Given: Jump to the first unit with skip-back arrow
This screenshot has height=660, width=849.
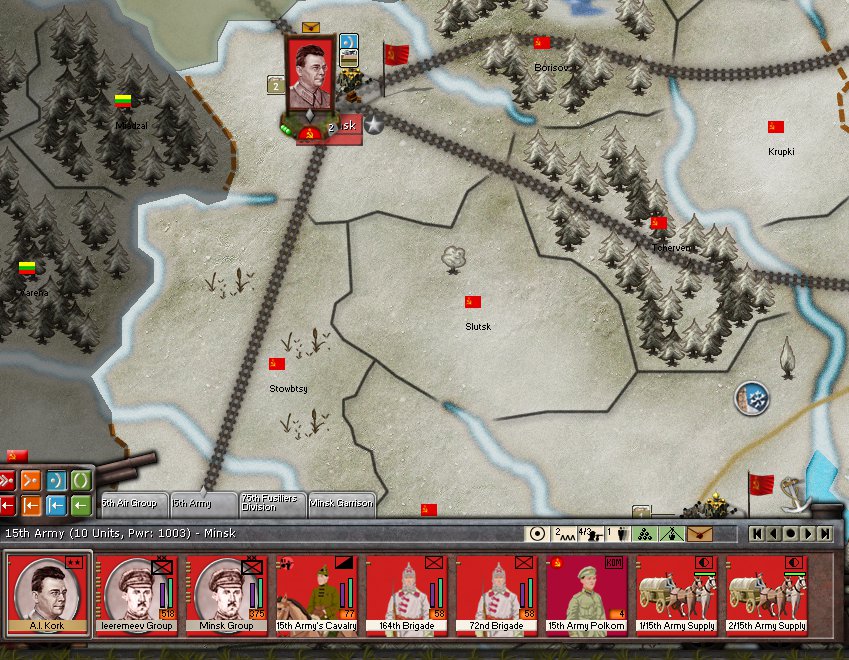Looking at the screenshot, I should (x=757, y=534).
